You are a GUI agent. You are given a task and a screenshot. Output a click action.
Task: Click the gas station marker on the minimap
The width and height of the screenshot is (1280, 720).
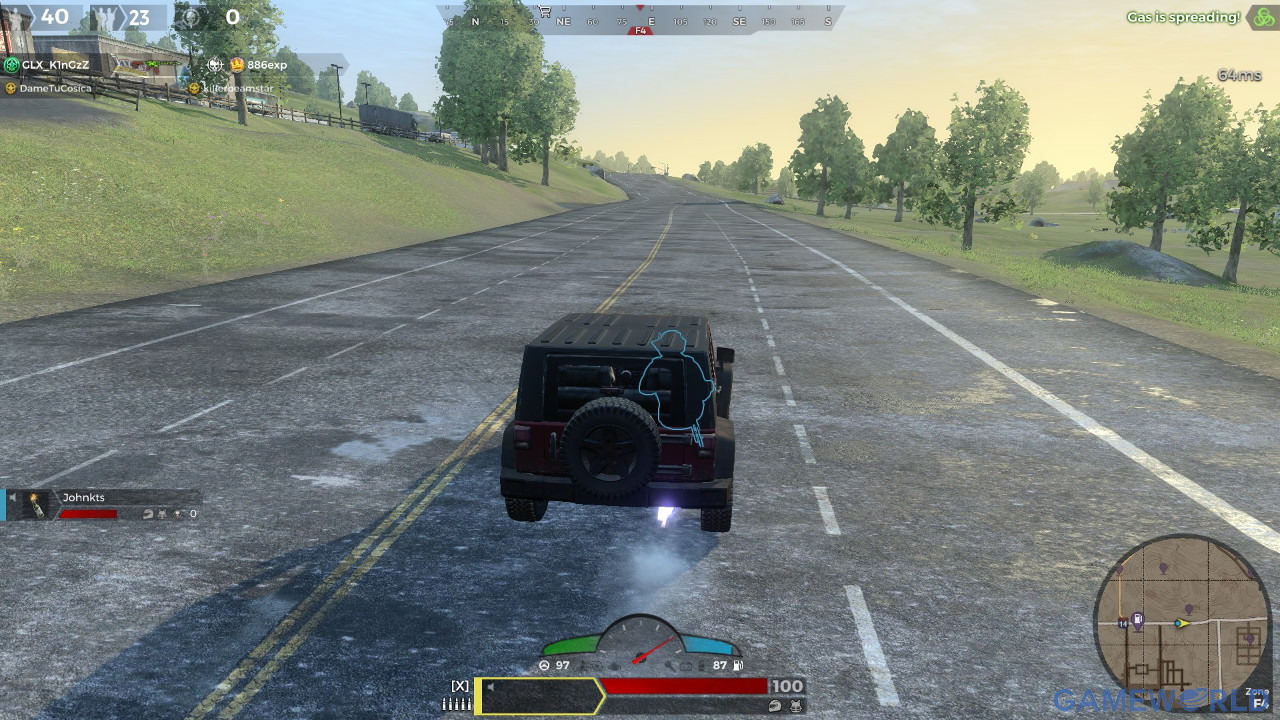pyautogui.click(x=1137, y=620)
